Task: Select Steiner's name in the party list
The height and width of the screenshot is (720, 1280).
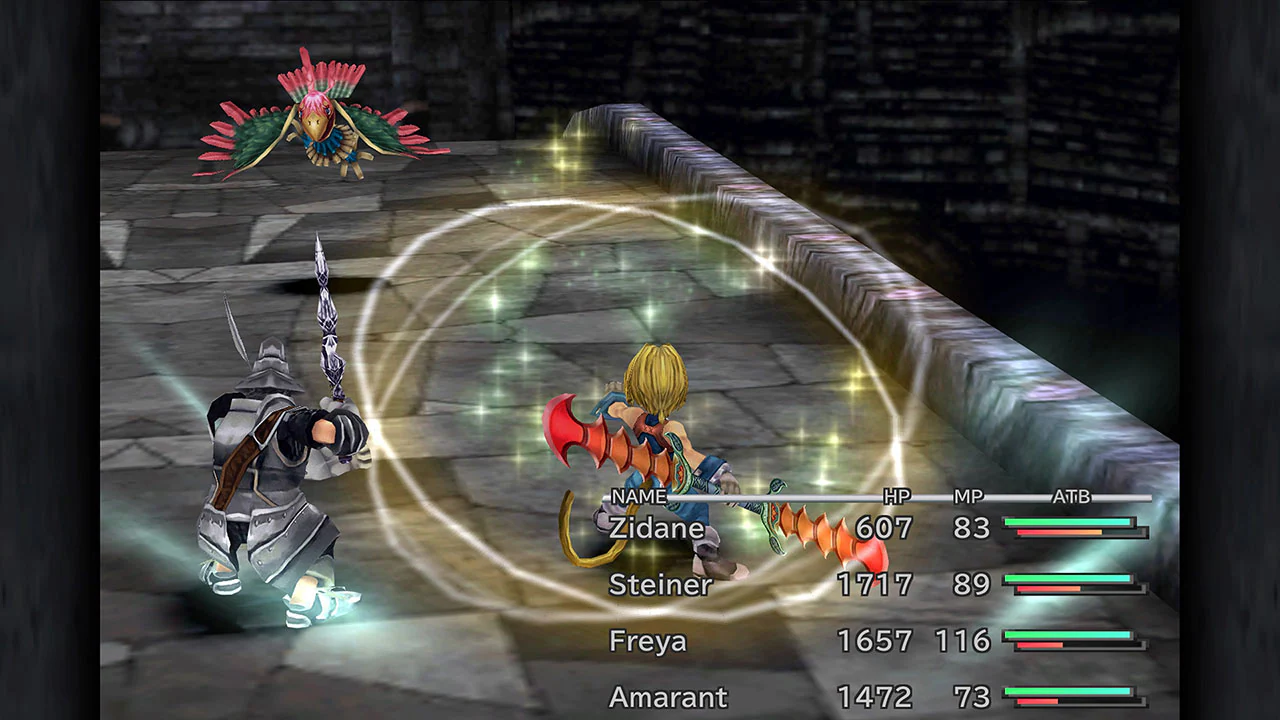Action: (x=660, y=585)
